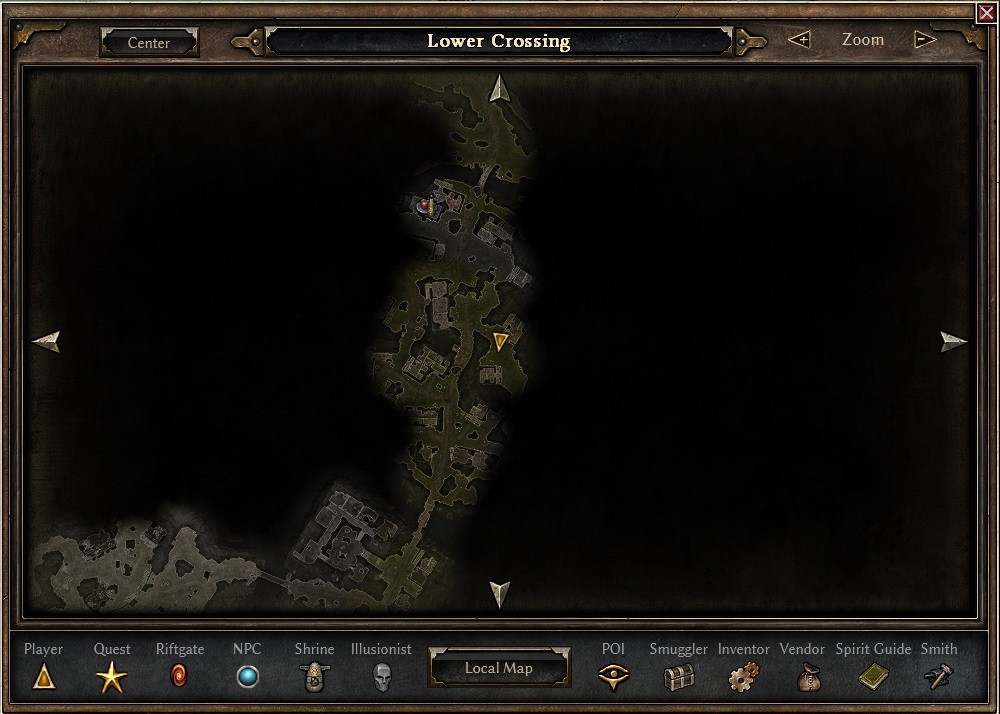
Task: Select the Riftgate legend icon
Action: (x=180, y=678)
